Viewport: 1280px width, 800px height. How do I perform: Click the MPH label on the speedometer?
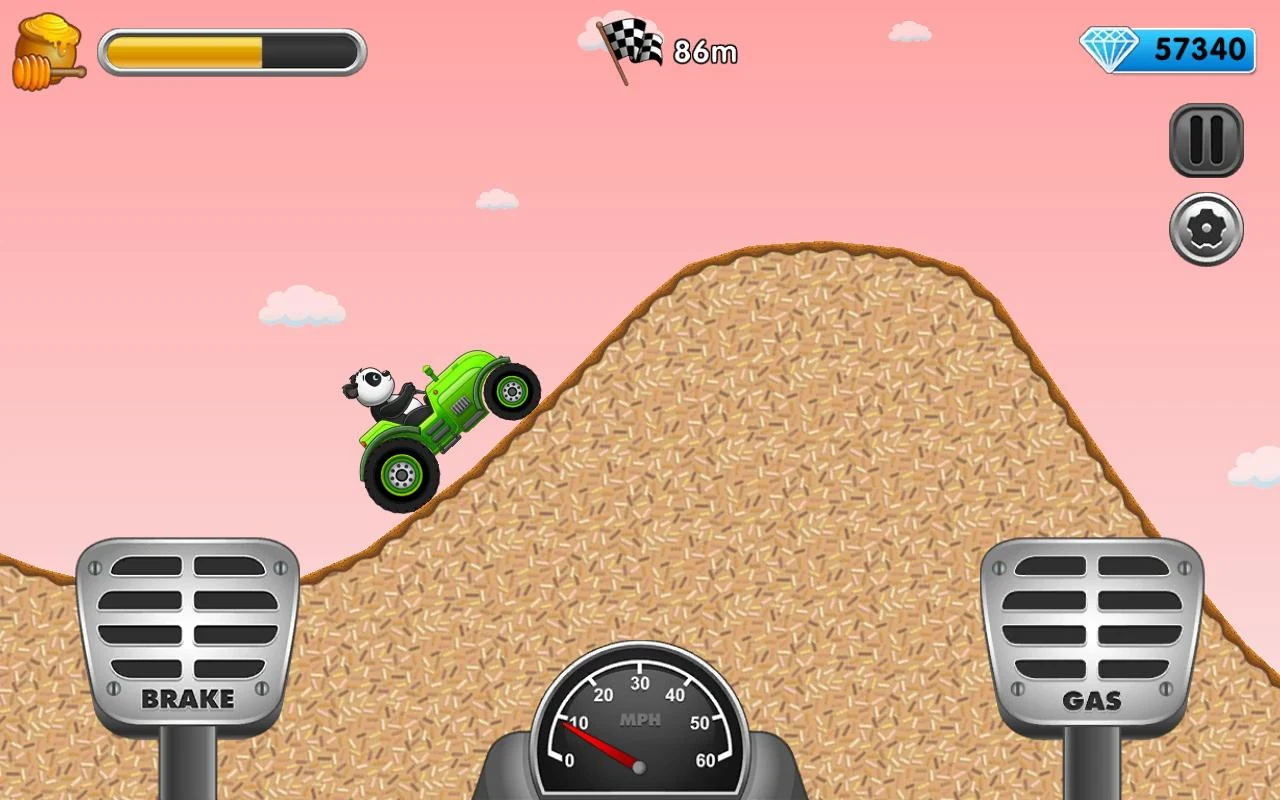[x=641, y=718]
